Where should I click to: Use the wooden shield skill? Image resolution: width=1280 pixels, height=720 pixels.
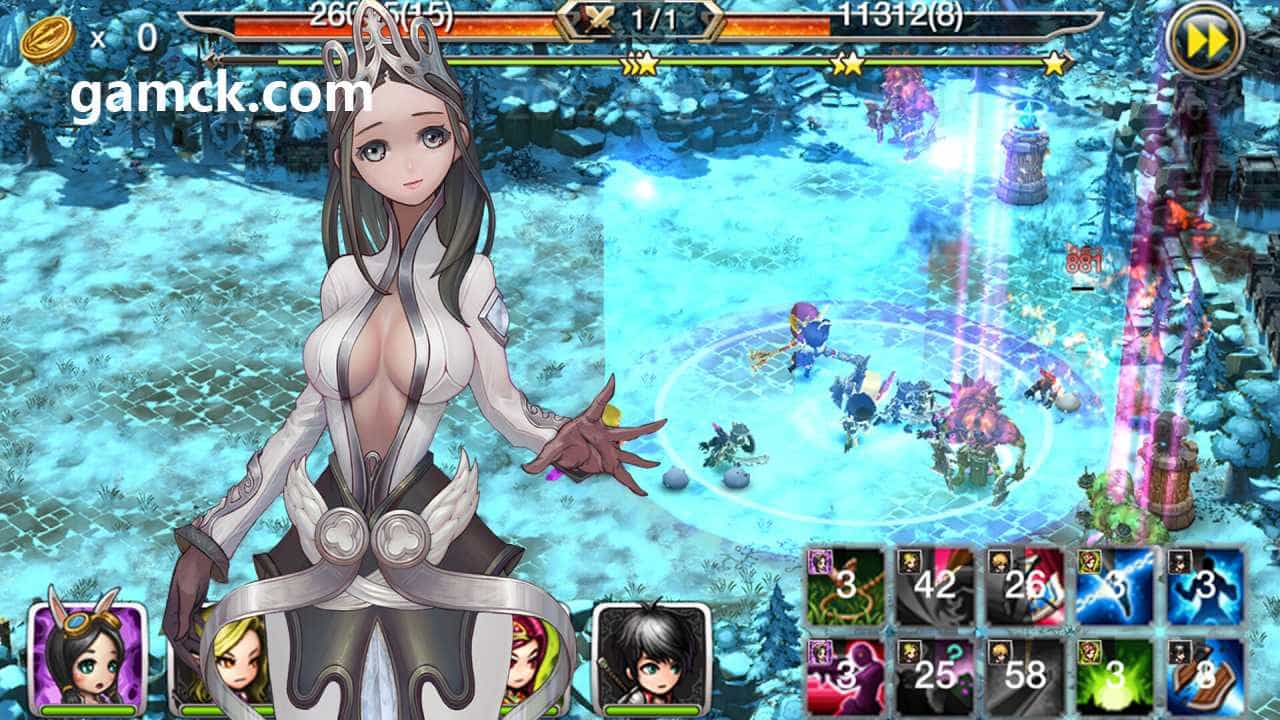[1205, 676]
